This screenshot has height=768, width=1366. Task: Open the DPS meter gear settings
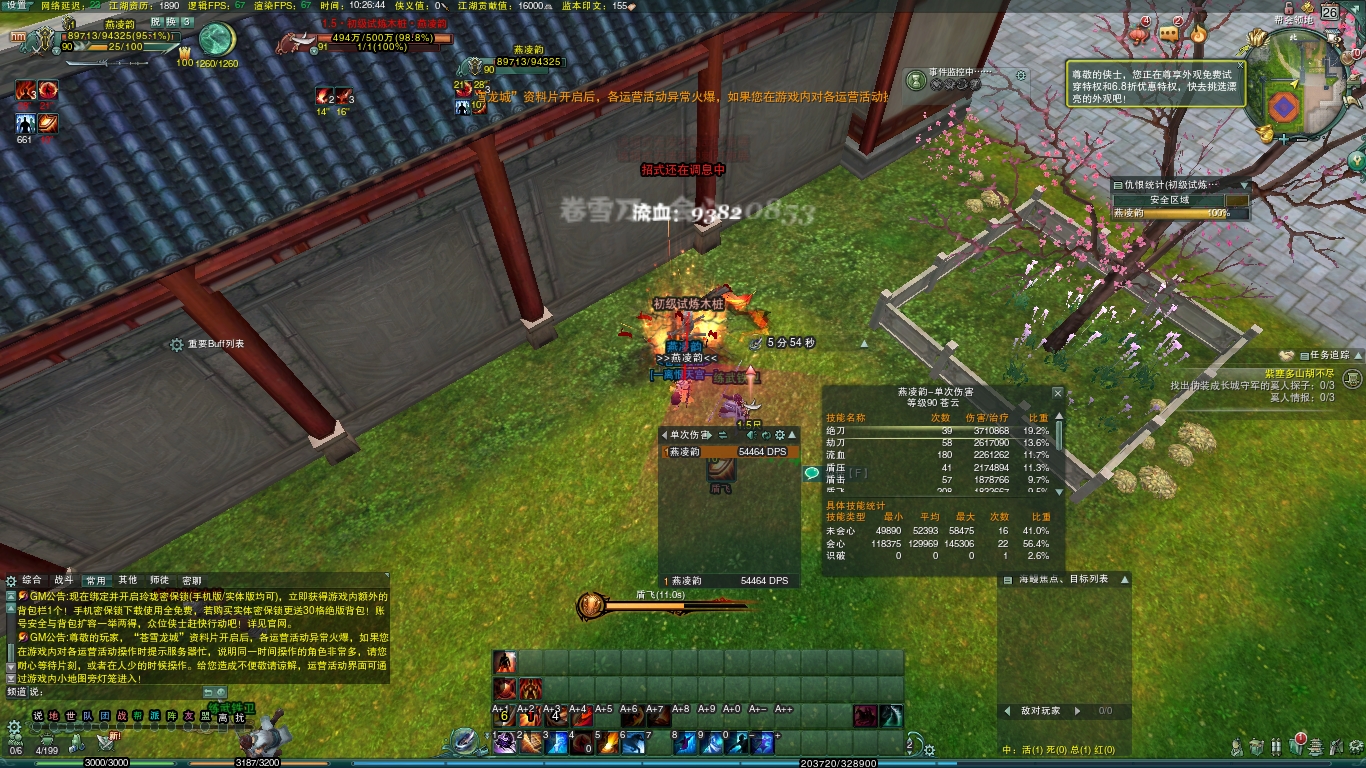pyautogui.click(x=779, y=435)
